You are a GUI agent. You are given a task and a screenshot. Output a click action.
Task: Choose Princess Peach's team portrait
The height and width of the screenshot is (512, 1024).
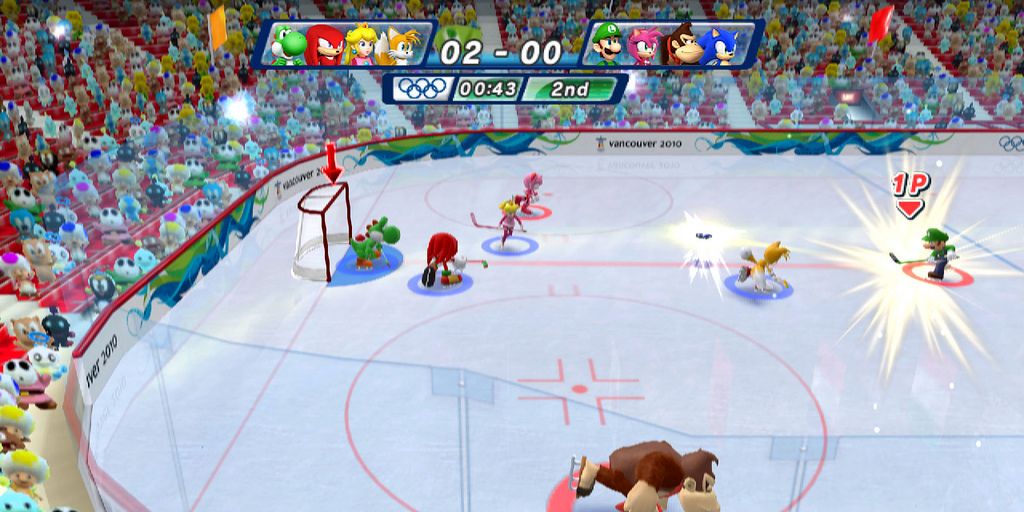(x=361, y=46)
